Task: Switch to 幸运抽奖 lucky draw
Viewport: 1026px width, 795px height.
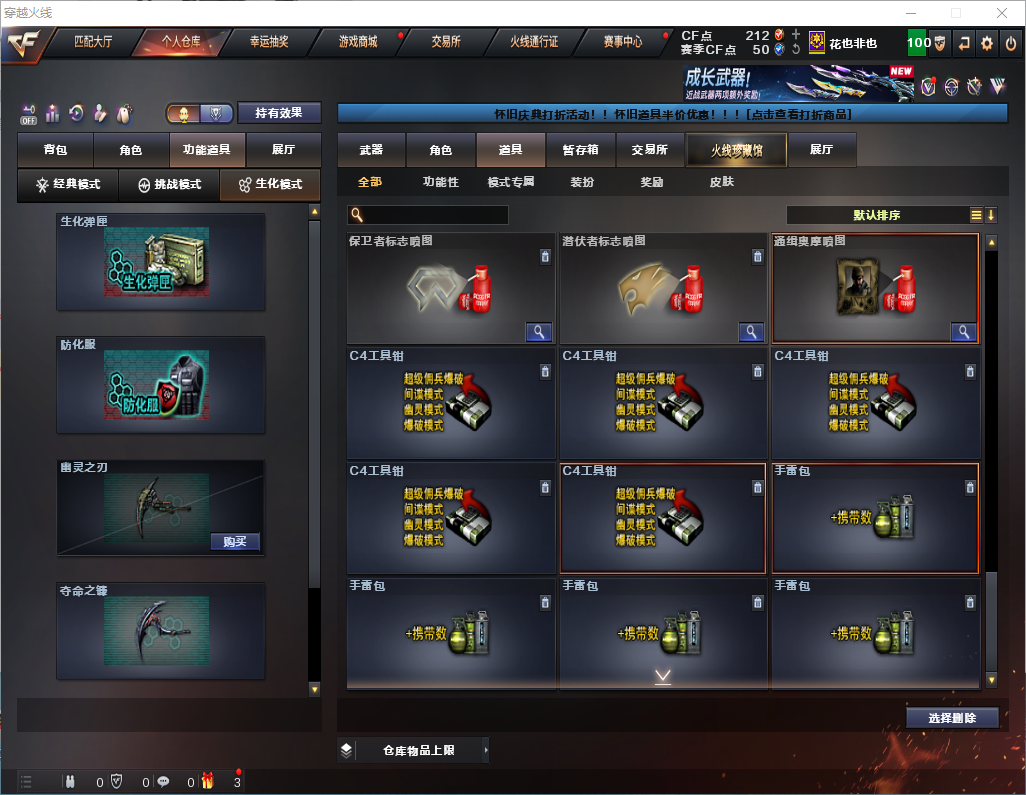Action: (x=269, y=42)
